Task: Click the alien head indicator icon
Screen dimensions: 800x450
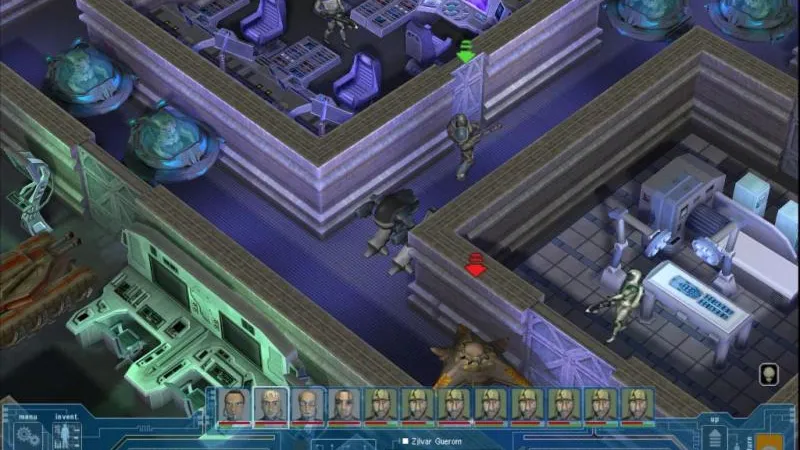Action: [767, 375]
